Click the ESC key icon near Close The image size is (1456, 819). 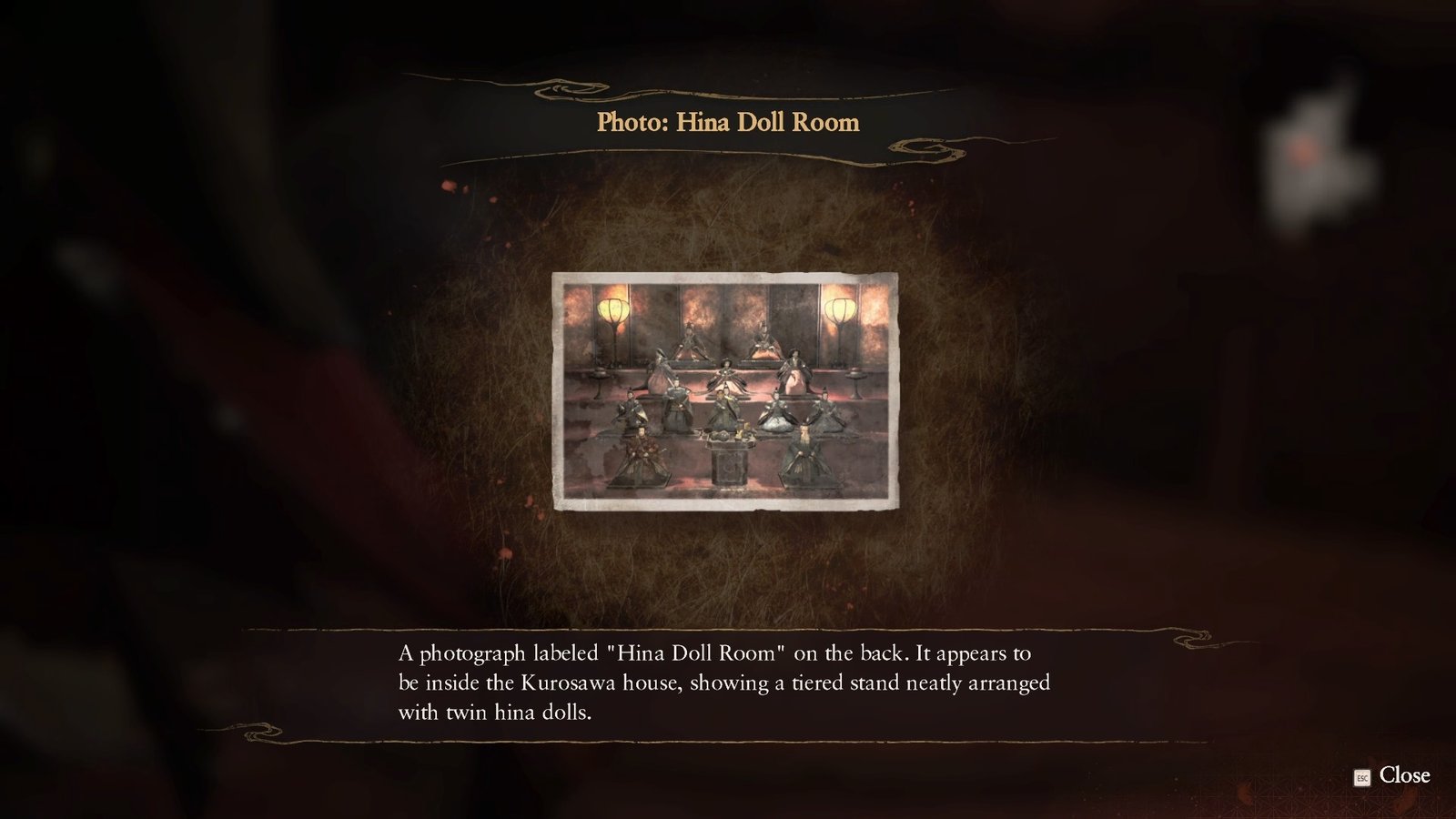1360,778
